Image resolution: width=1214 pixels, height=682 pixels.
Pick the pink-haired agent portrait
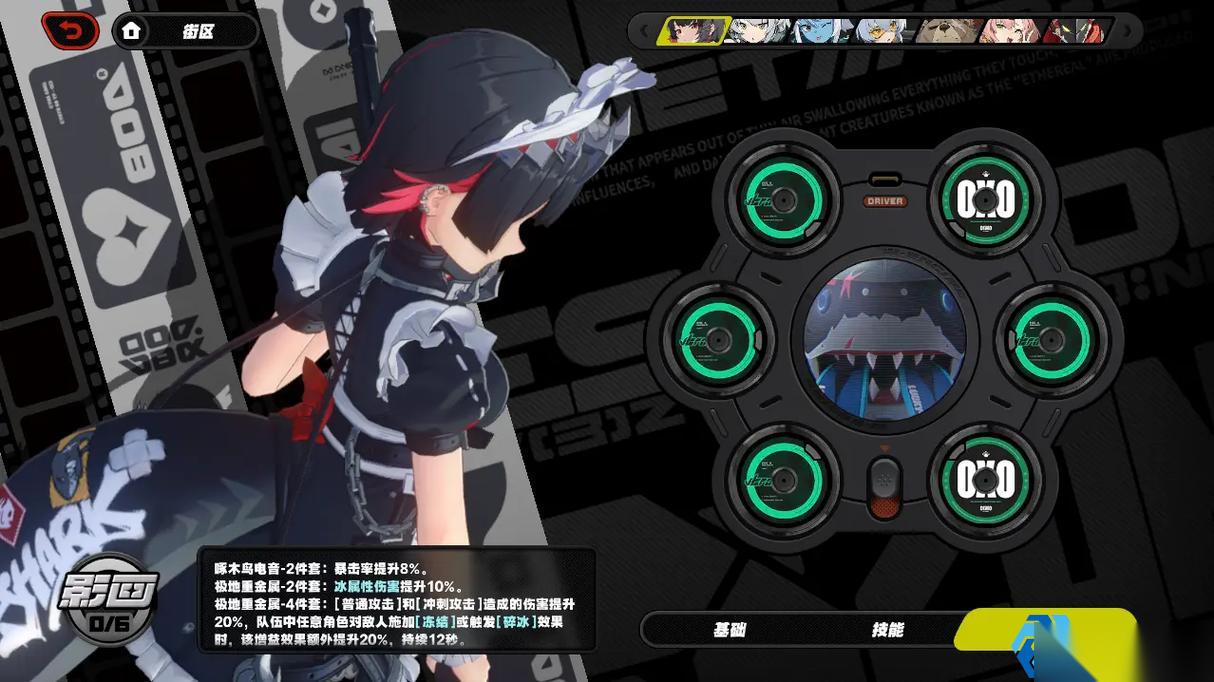point(1010,31)
